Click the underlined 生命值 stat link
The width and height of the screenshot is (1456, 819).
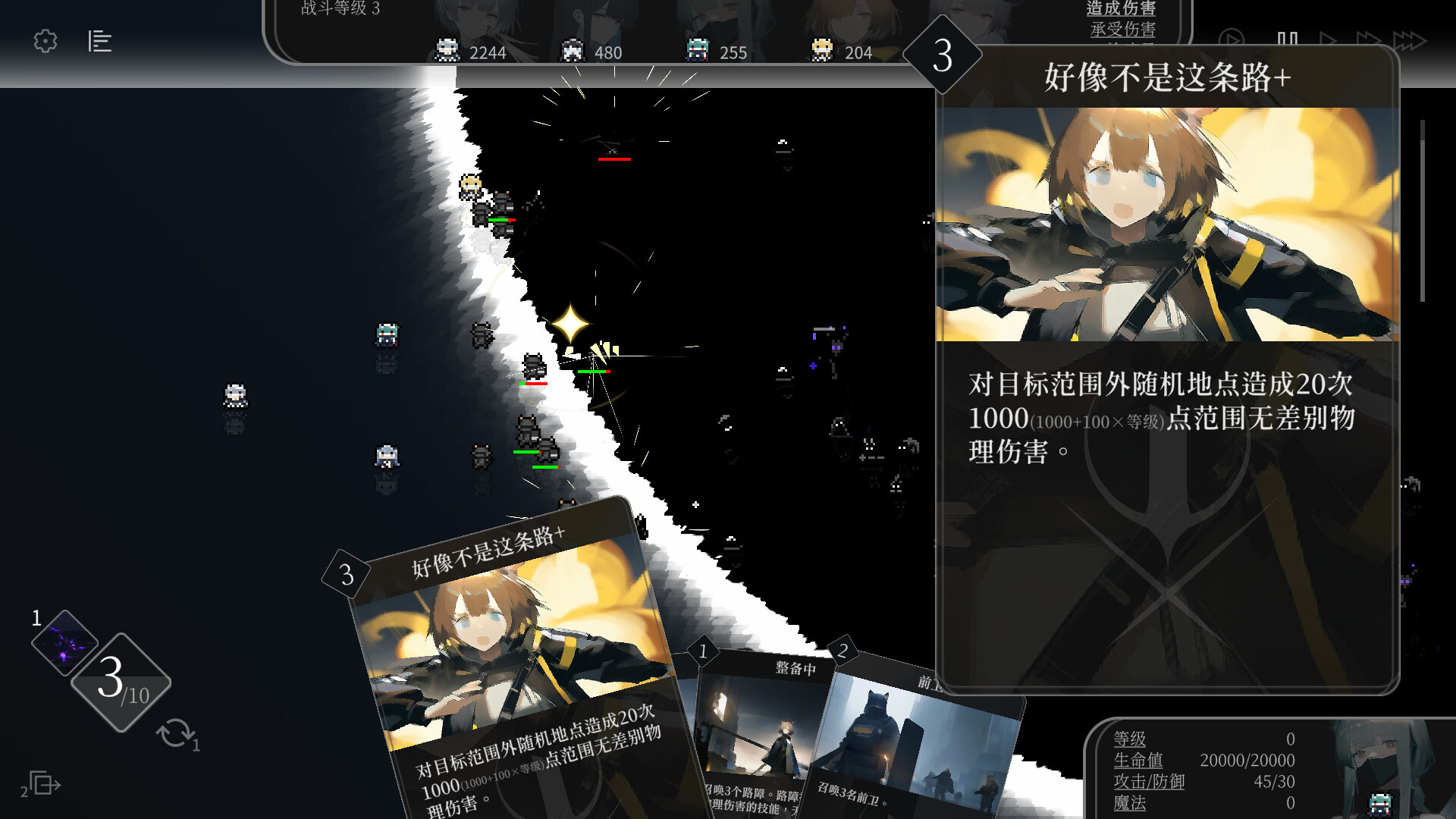(x=1137, y=760)
